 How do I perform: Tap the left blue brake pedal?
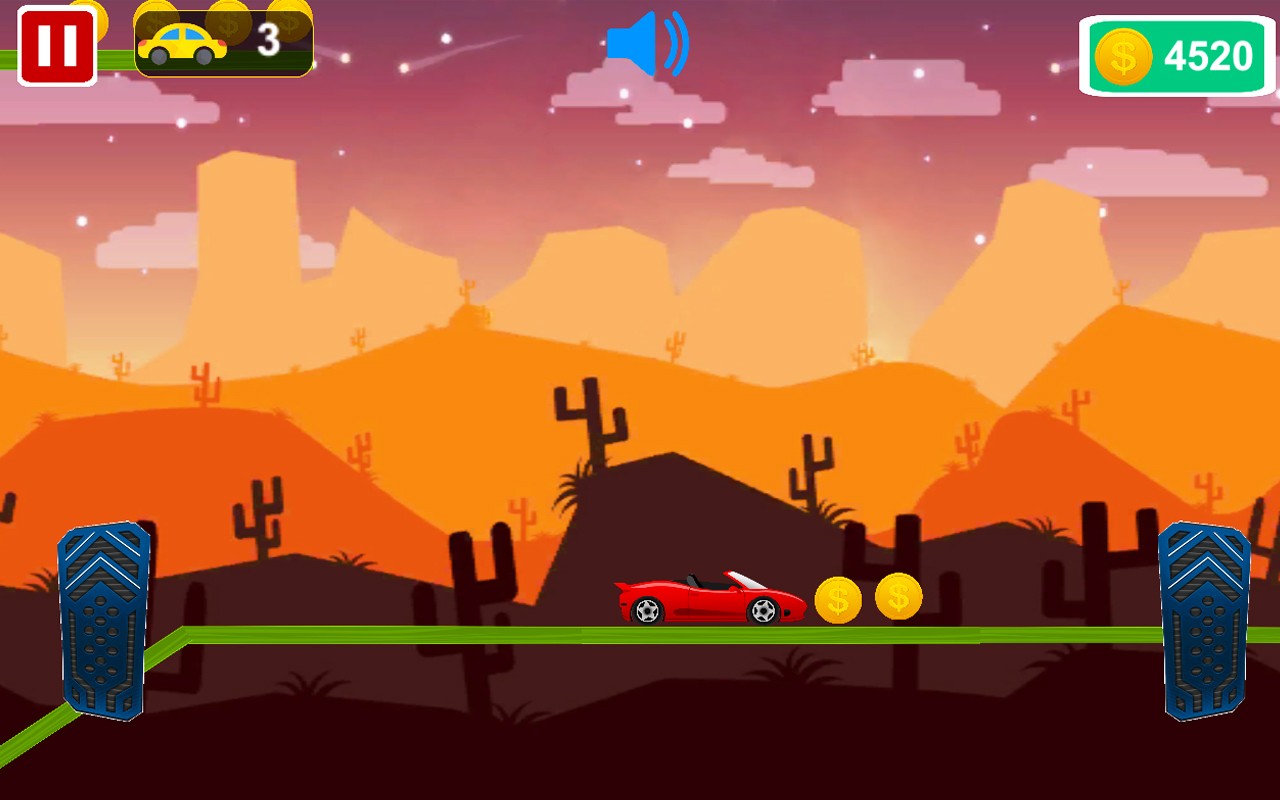coord(104,619)
